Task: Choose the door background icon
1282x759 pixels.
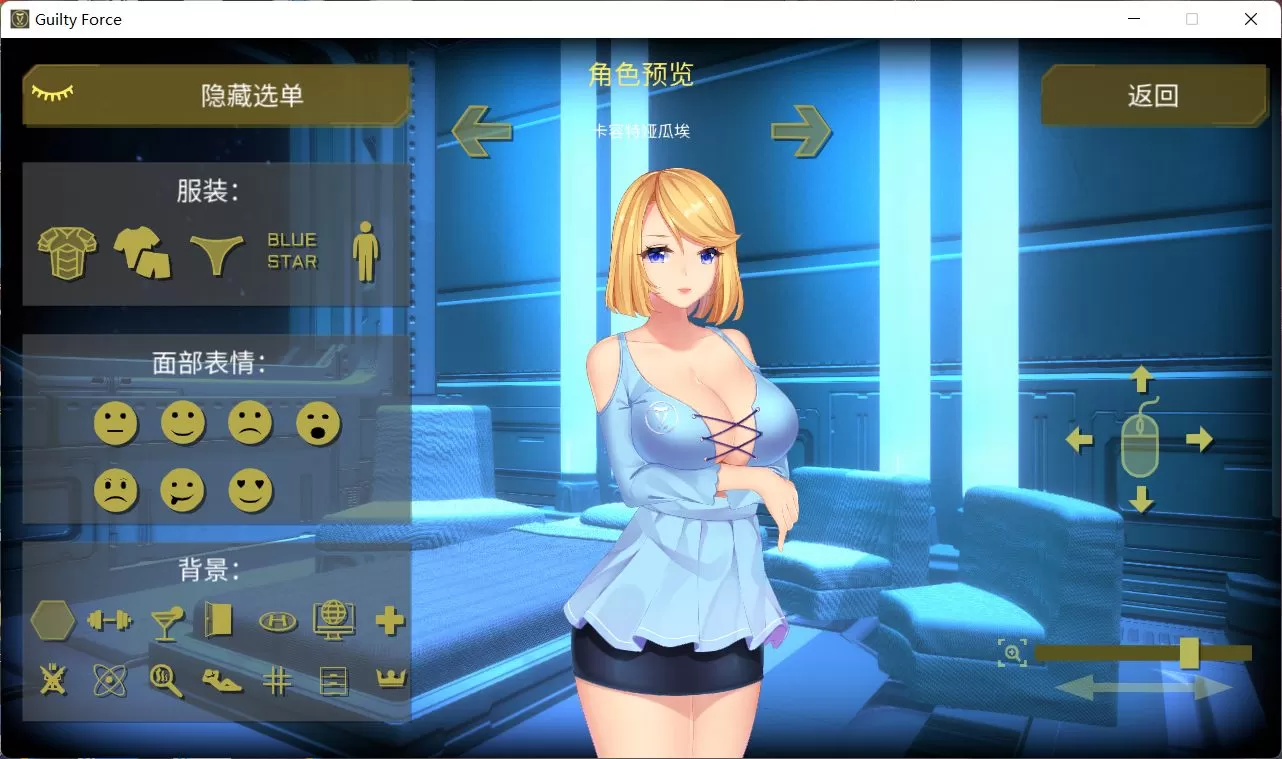Action: 221,620
